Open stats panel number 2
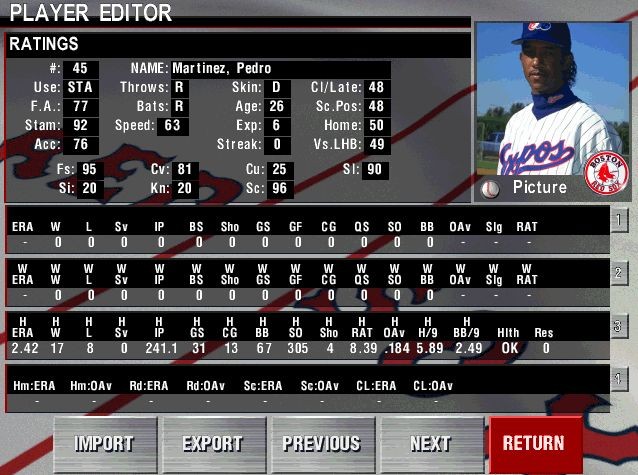 pos(620,273)
